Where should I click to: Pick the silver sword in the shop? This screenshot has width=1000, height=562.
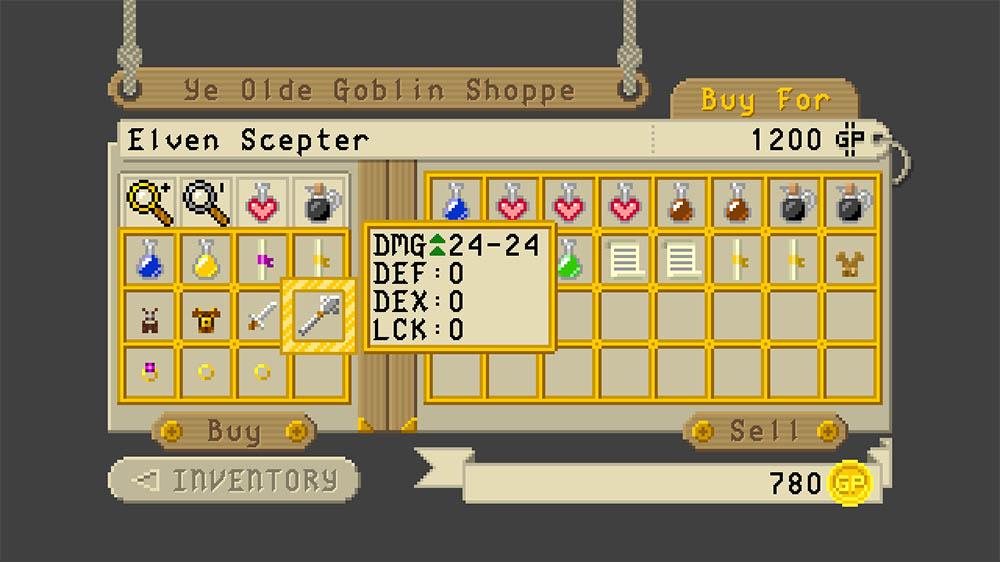(x=262, y=317)
